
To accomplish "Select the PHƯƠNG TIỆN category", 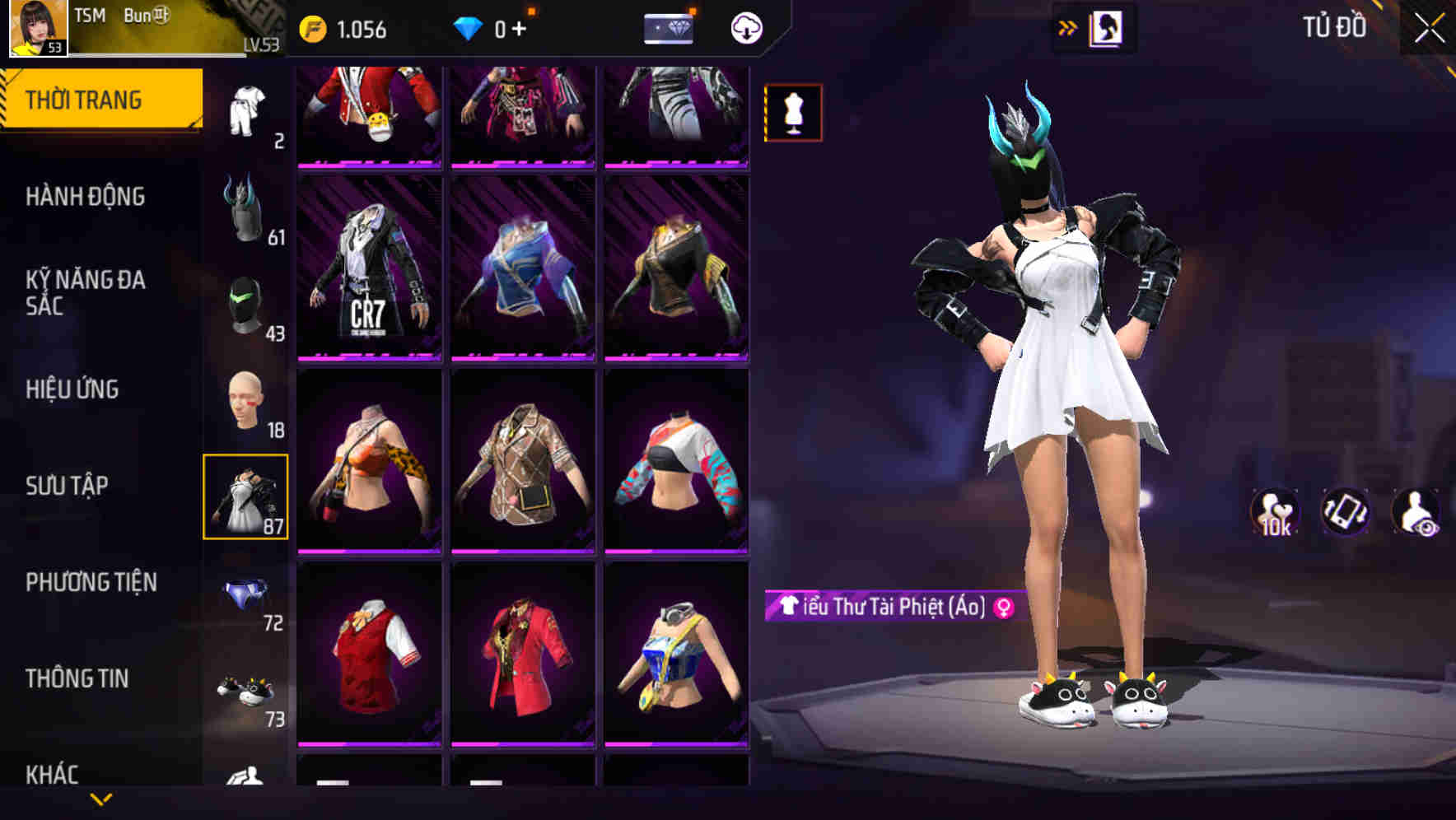I will [89, 581].
